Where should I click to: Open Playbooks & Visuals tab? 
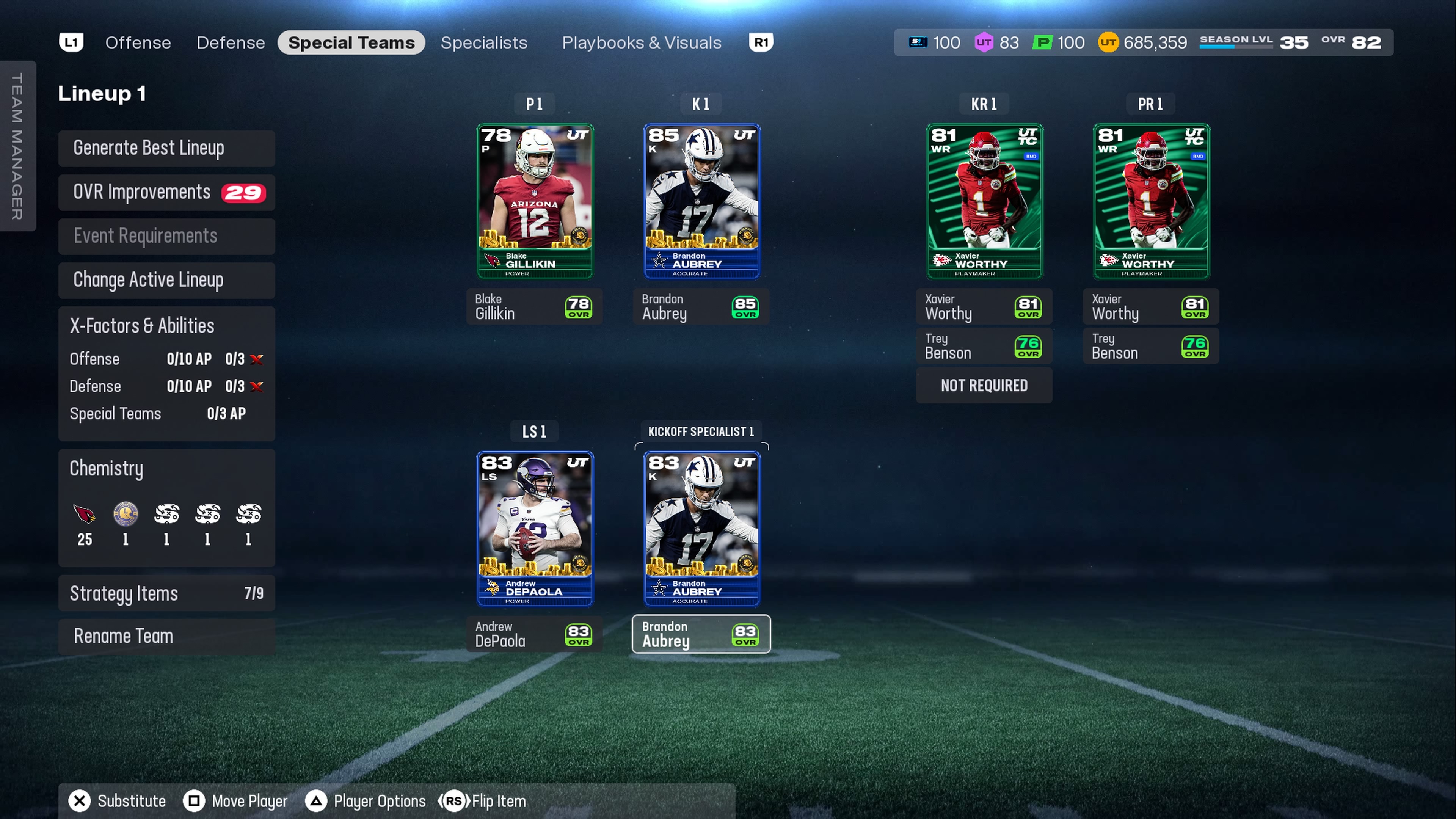pyautogui.click(x=642, y=42)
